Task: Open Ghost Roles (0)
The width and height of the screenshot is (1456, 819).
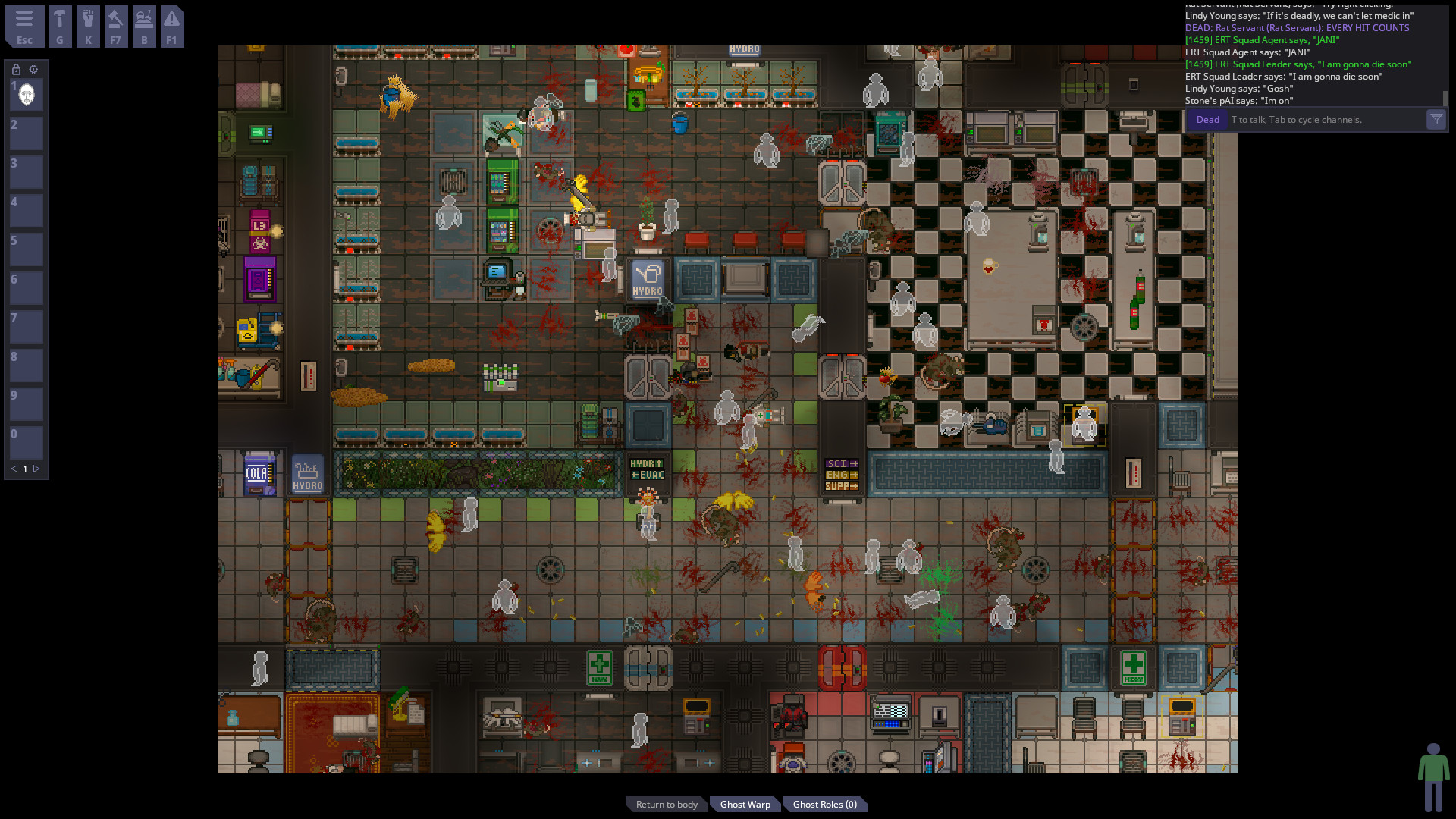Action: [824, 804]
